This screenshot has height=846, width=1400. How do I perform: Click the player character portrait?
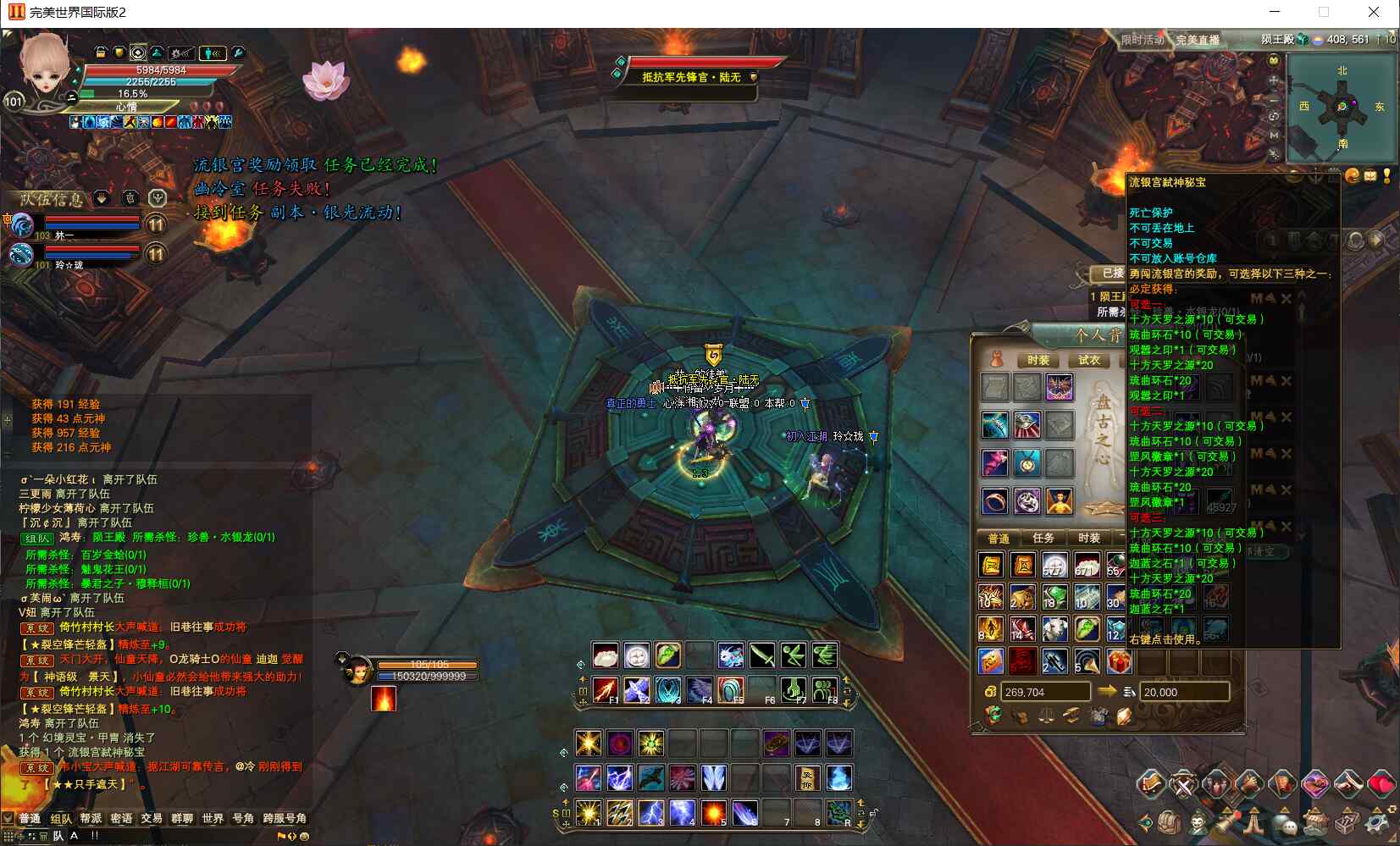click(x=45, y=68)
